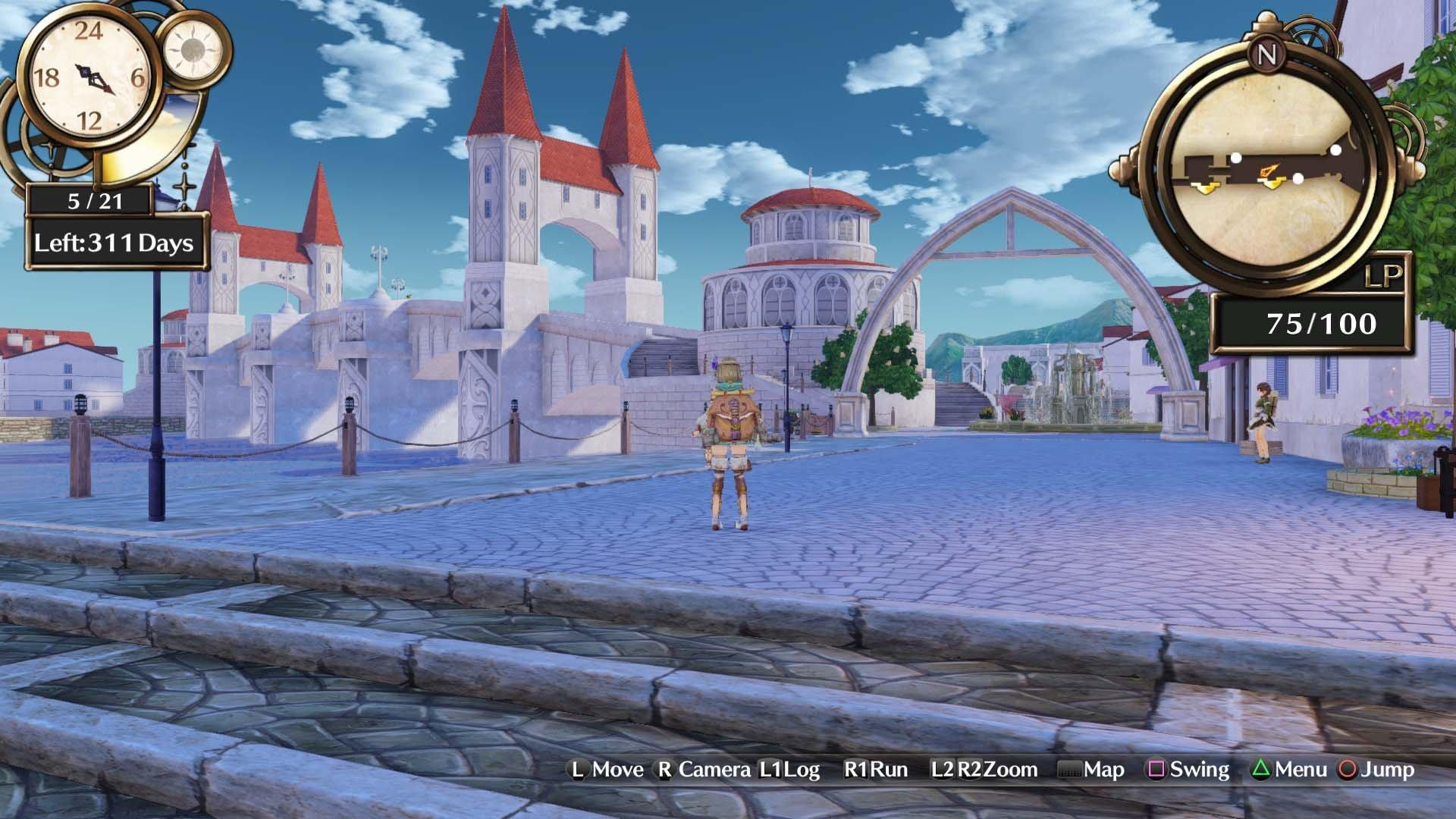This screenshot has height=819, width=1456.
Task: Click the R2 icon in the Zoom prompt
Action: tap(971, 769)
